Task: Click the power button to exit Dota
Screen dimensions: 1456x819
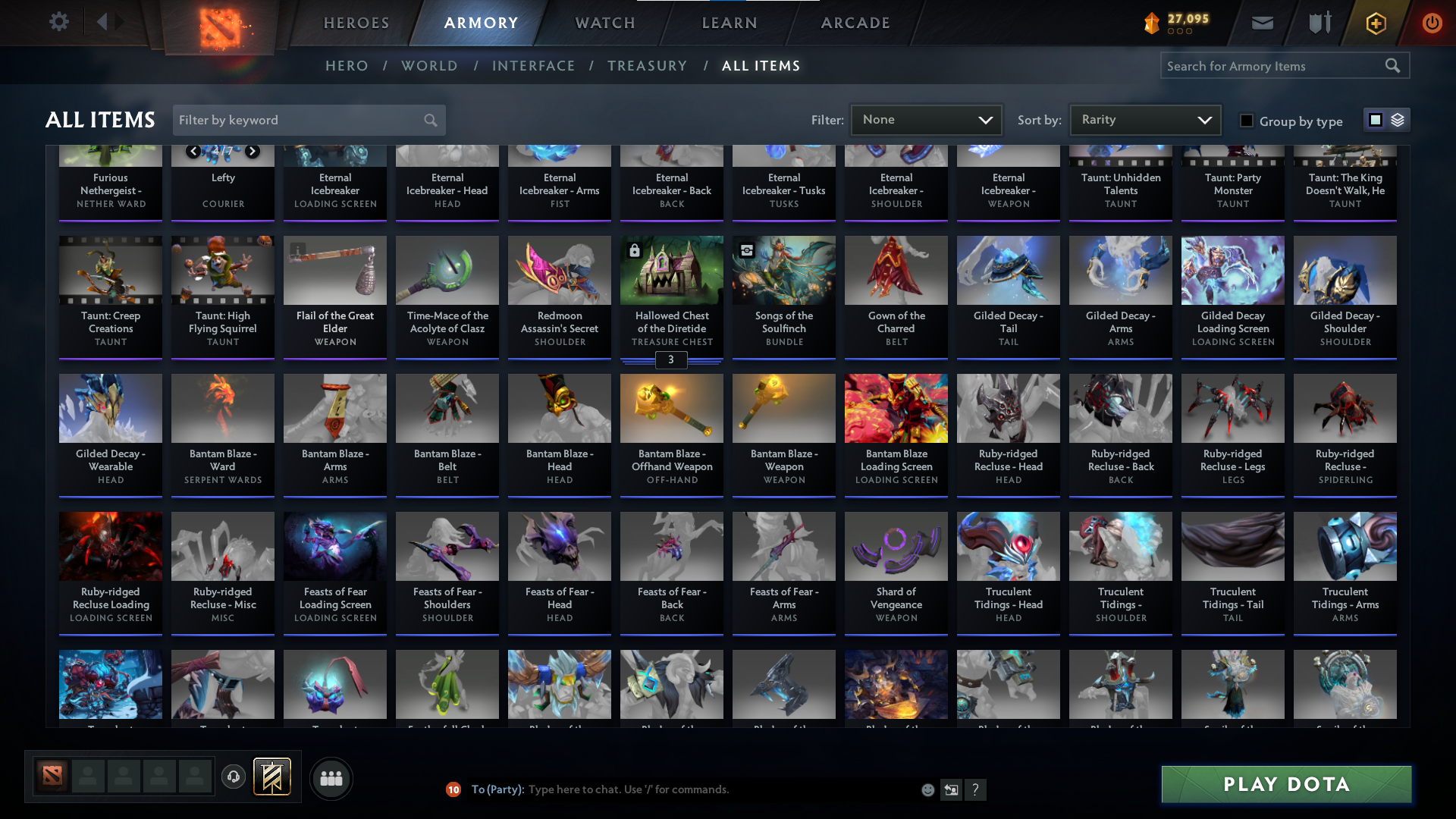Action: click(x=1432, y=23)
